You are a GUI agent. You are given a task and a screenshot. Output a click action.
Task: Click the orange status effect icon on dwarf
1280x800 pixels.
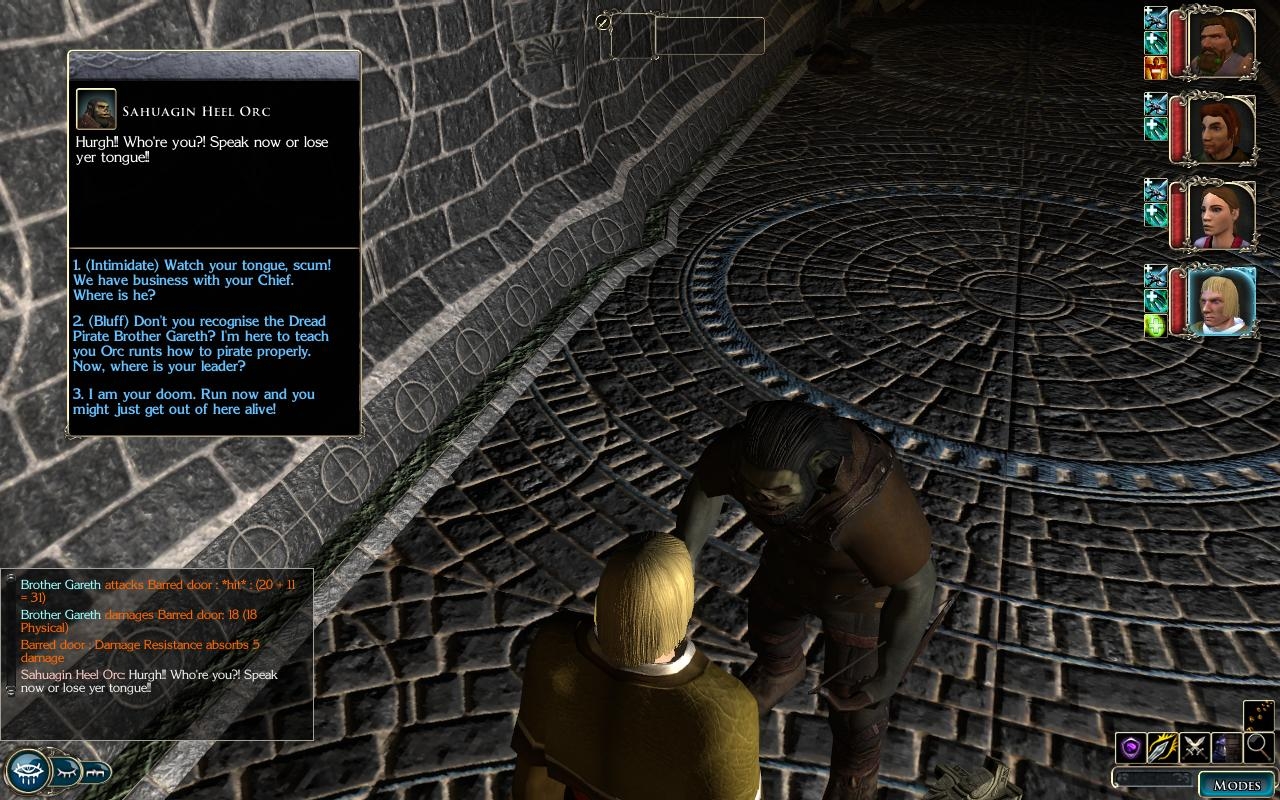(x=1155, y=68)
